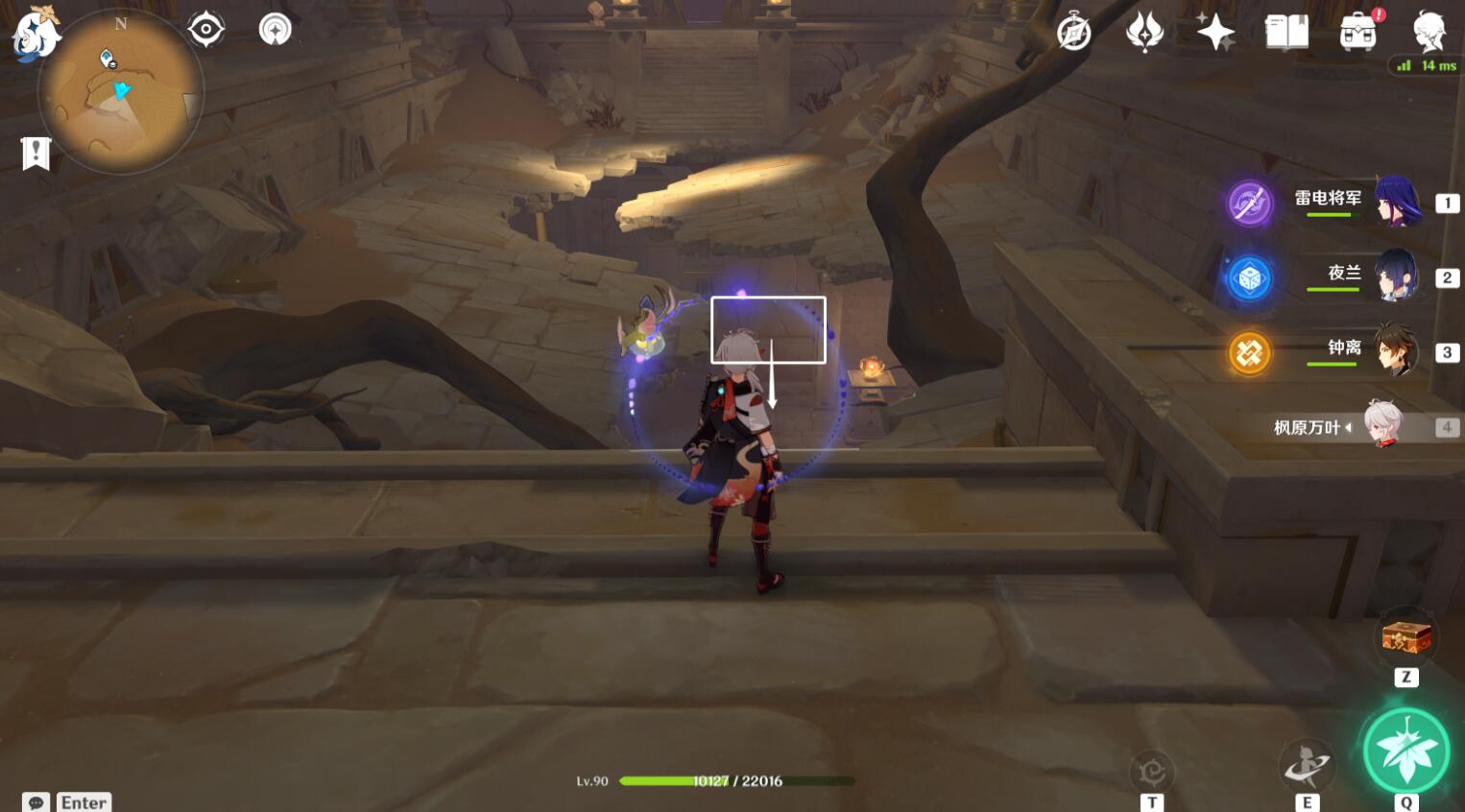The height and width of the screenshot is (812, 1465).
Task: Trigger 钟离's orange geo burst icon
Action: [x=1250, y=353]
